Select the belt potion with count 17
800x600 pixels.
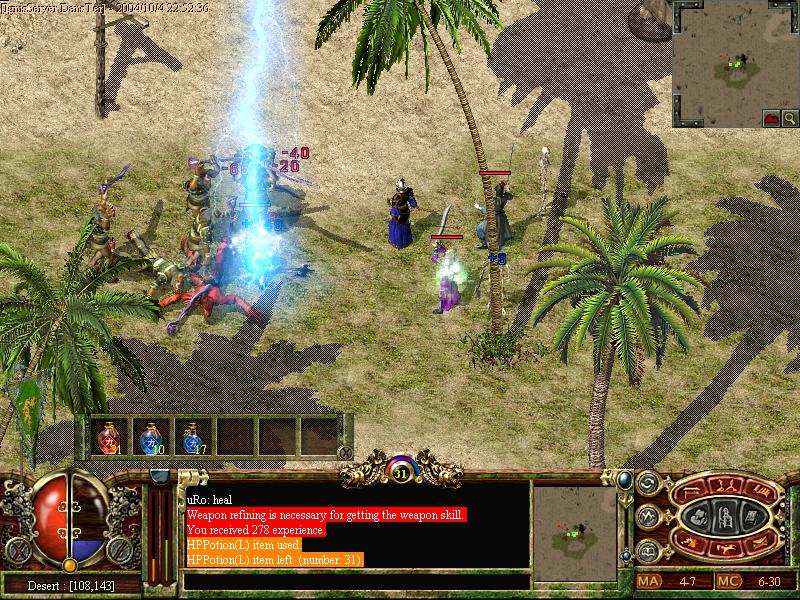click(x=192, y=437)
